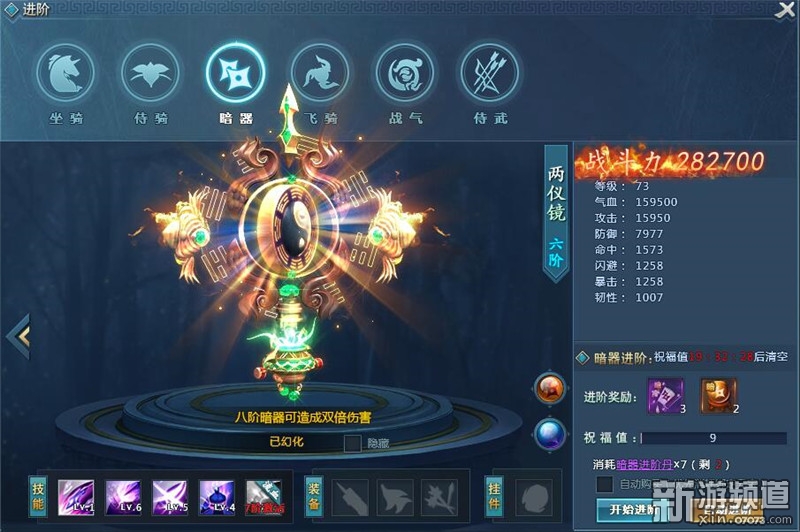Open the 侍骑 tab

click(x=151, y=73)
